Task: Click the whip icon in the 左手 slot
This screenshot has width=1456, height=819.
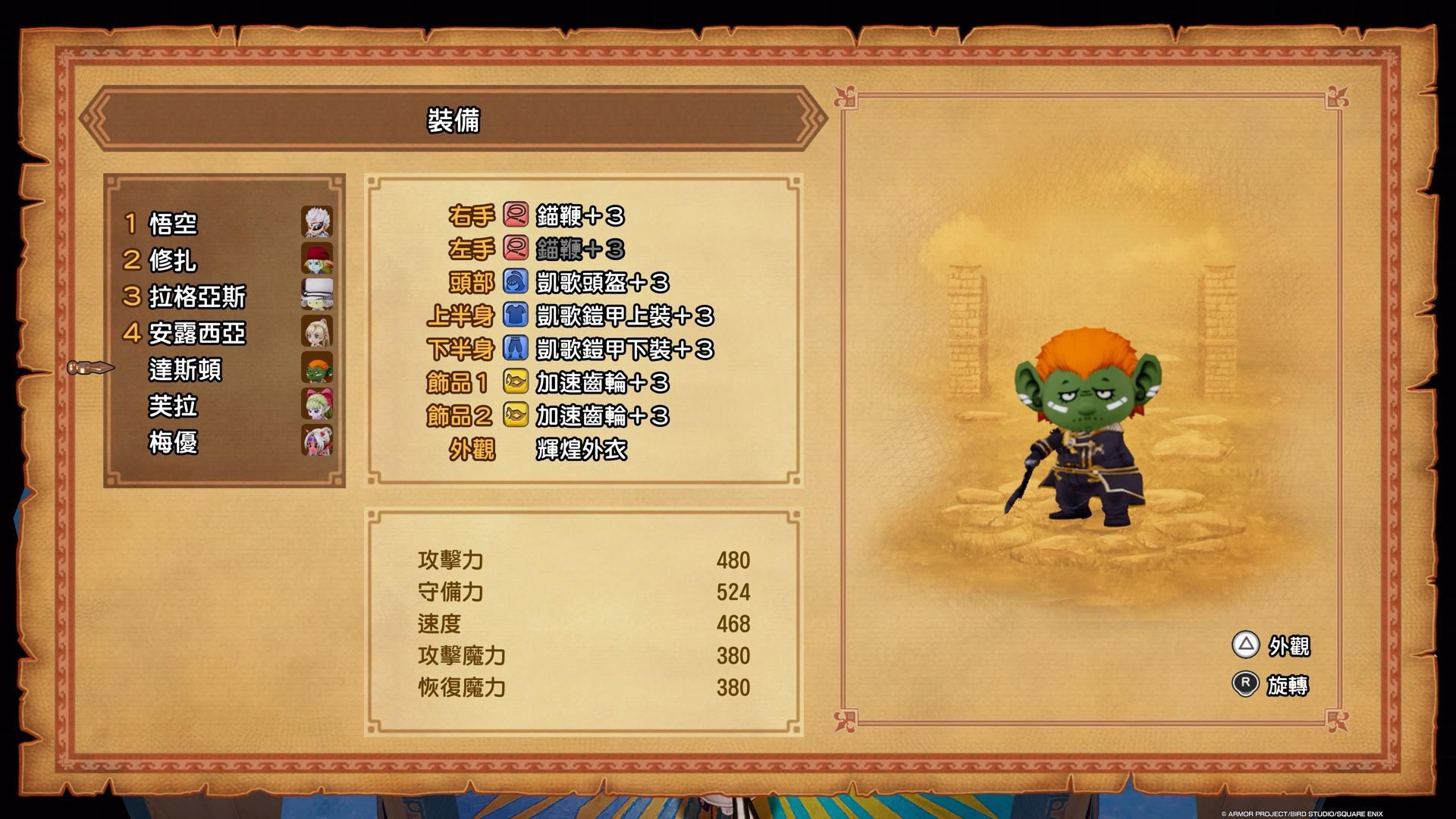Action: 514,249
